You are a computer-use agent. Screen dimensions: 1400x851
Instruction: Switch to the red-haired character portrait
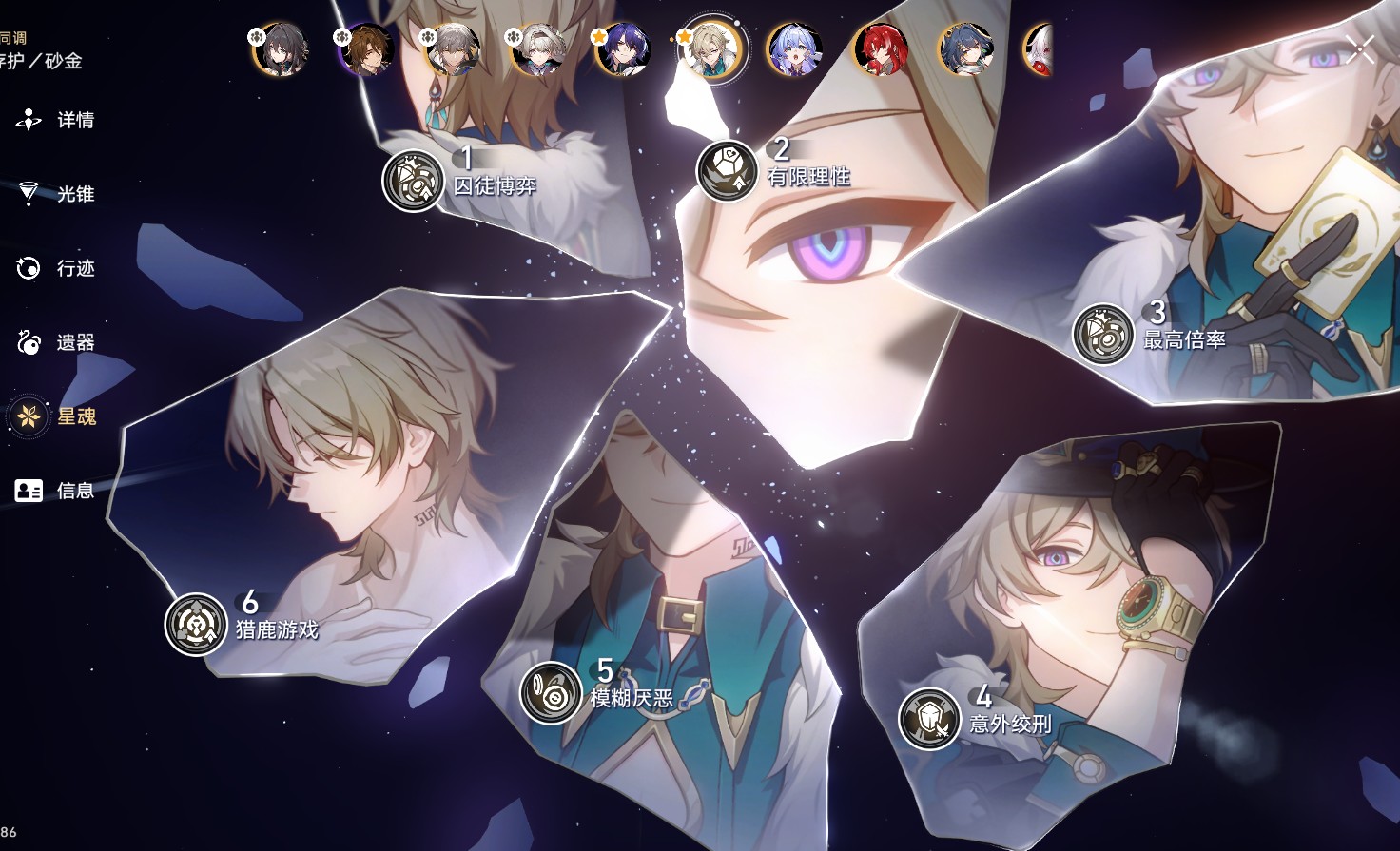(x=880, y=49)
